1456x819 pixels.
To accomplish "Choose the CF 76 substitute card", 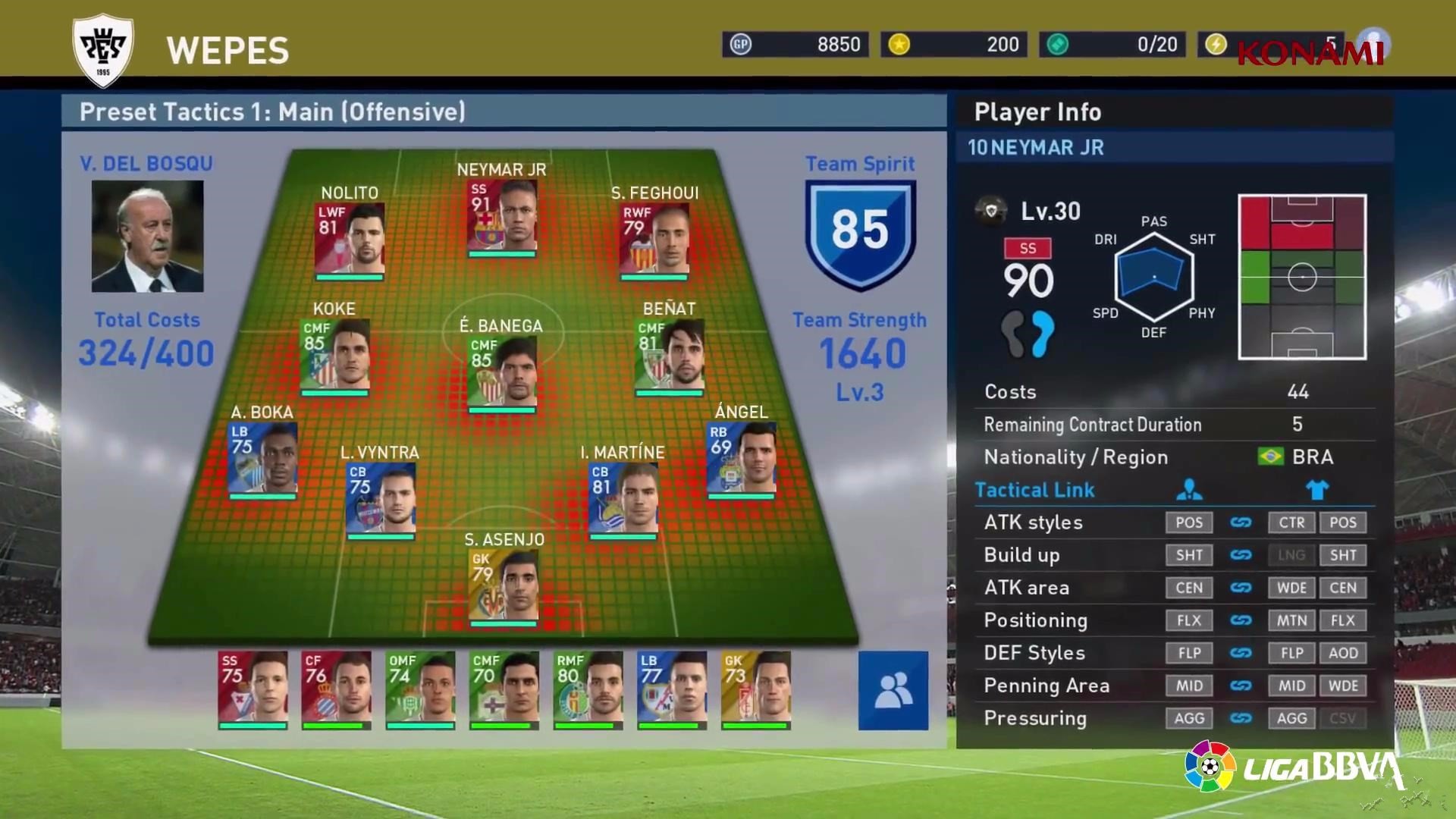I will (x=337, y=689).
